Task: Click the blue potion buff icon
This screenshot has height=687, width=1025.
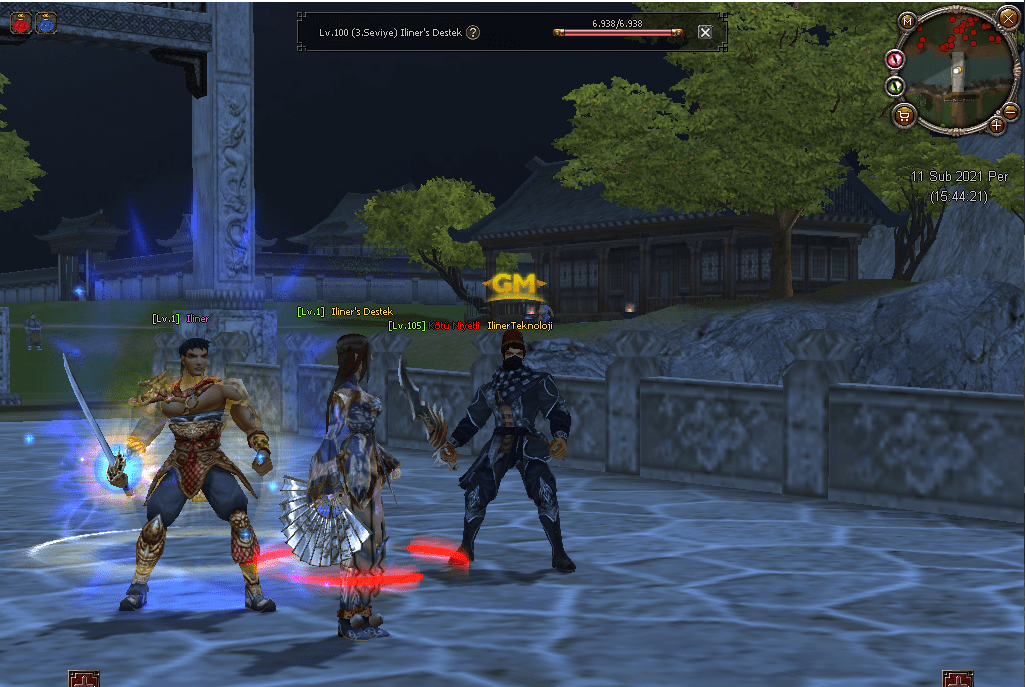Action: pos(46,24)
